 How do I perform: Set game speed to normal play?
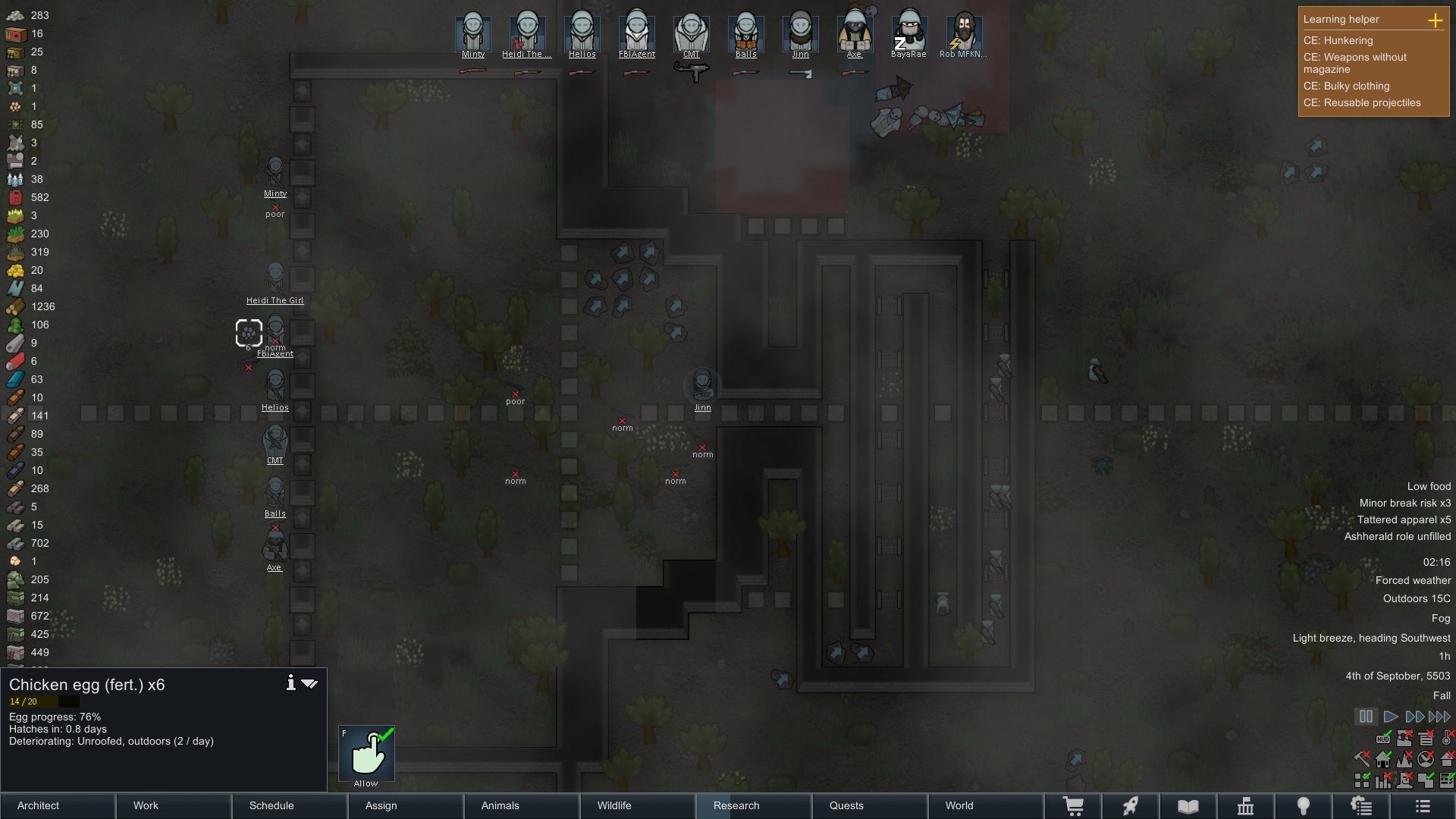pos(1391,717)
